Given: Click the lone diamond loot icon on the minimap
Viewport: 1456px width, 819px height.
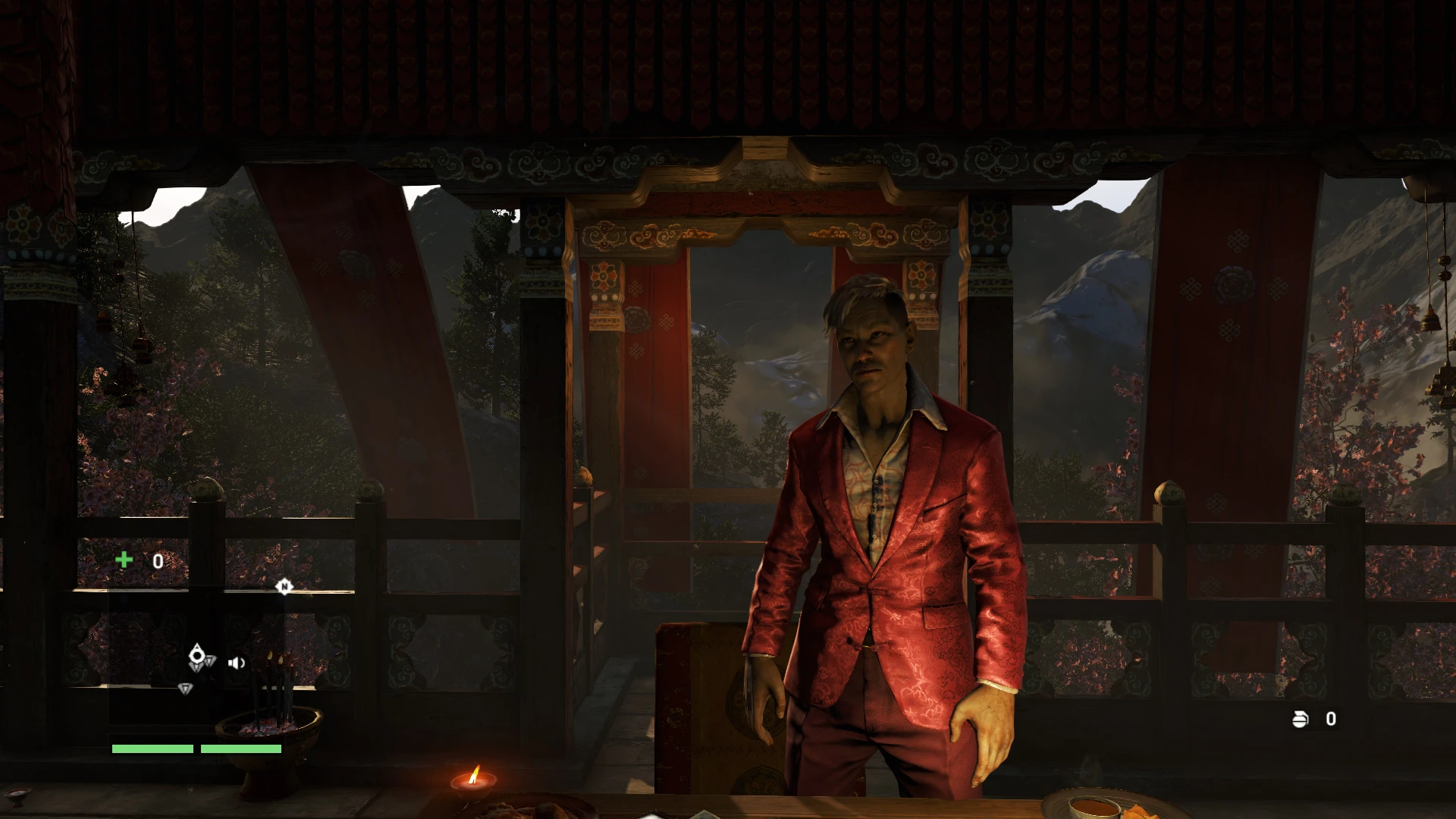Looking at the screenshot, I should (x=186, y=689).
